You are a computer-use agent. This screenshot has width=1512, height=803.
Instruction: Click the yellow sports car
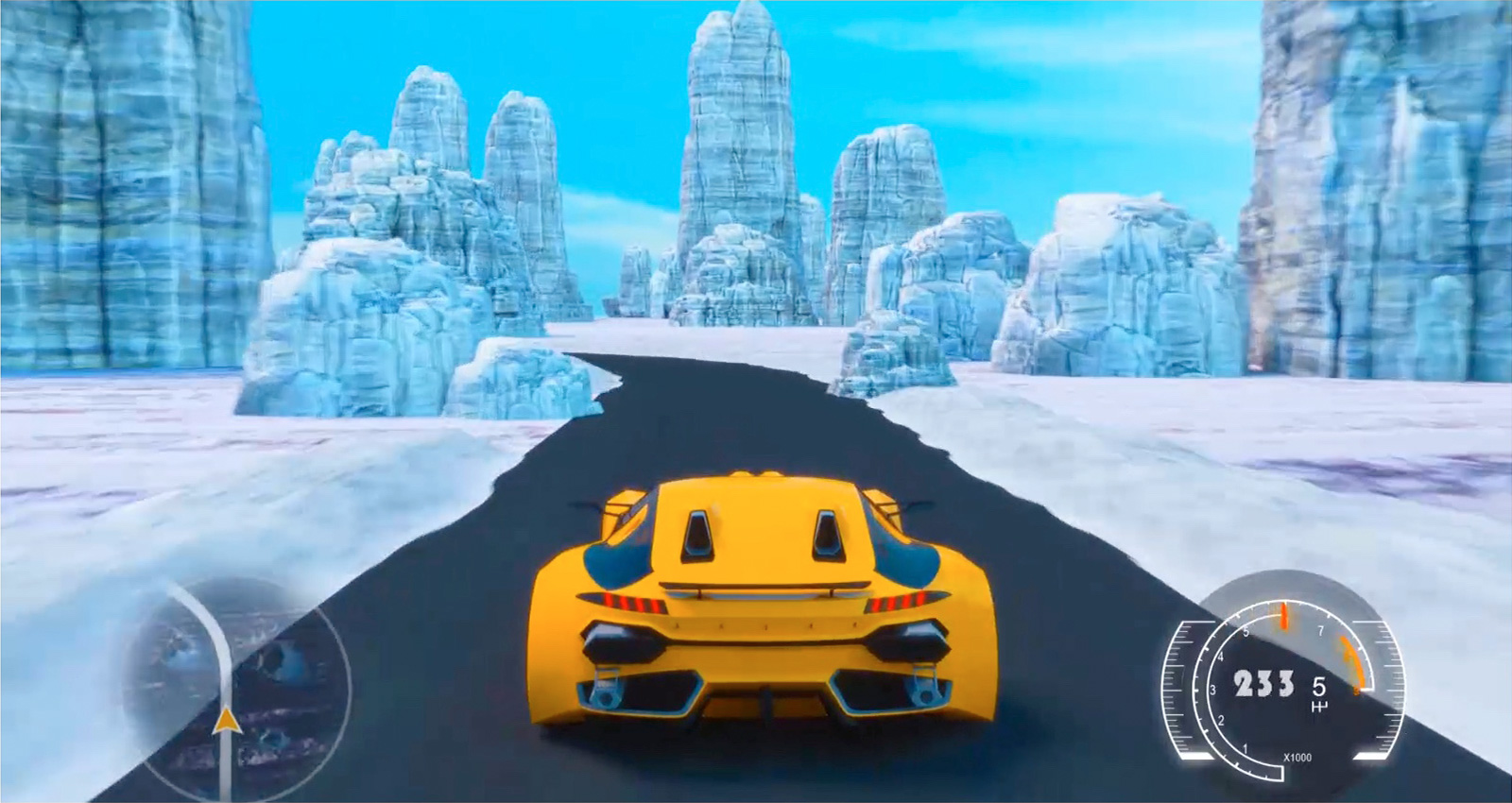pyautogui.click(x=756, y=605)
